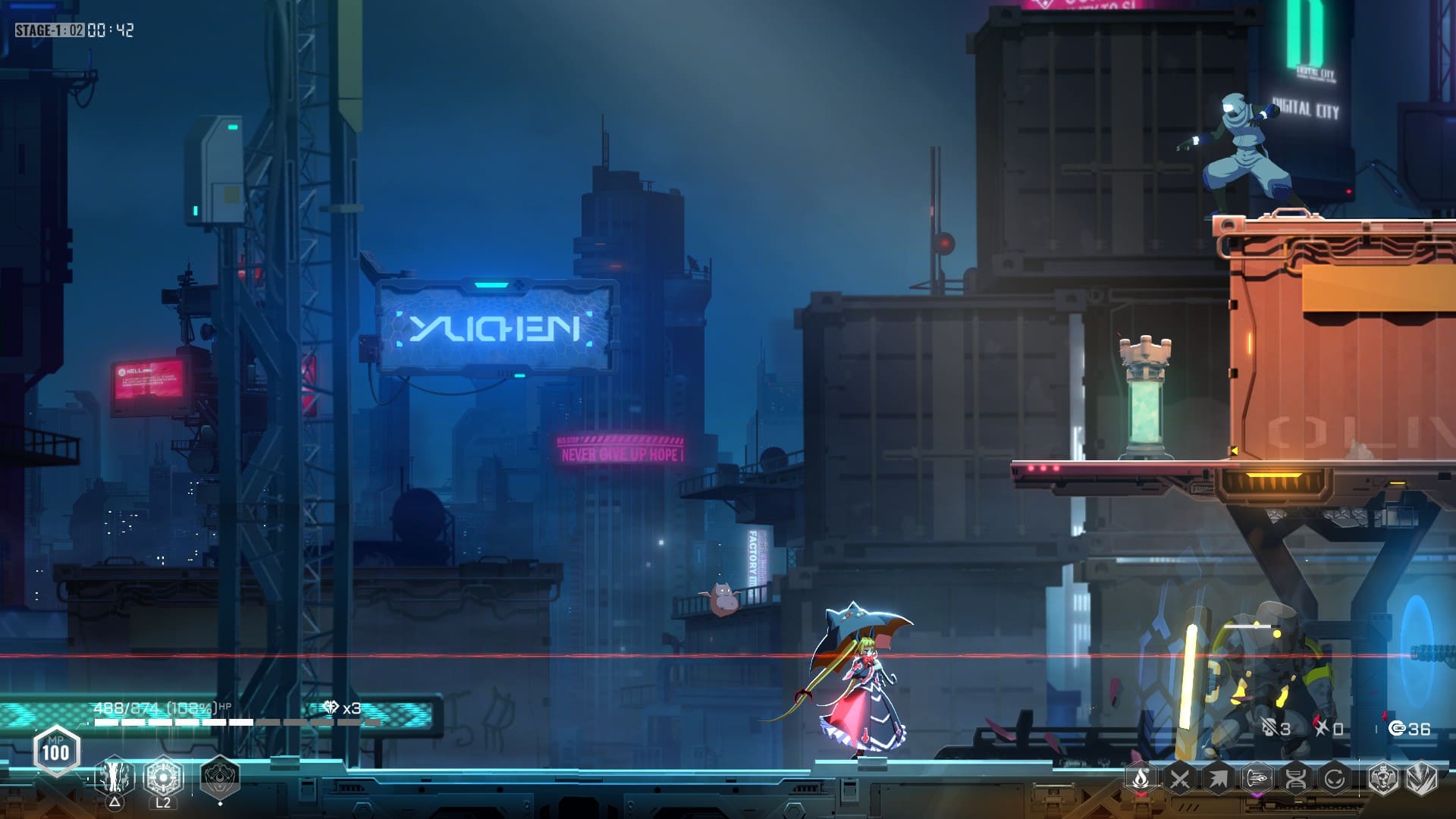Click the circular arrow mask trait

click(1334, 778)
